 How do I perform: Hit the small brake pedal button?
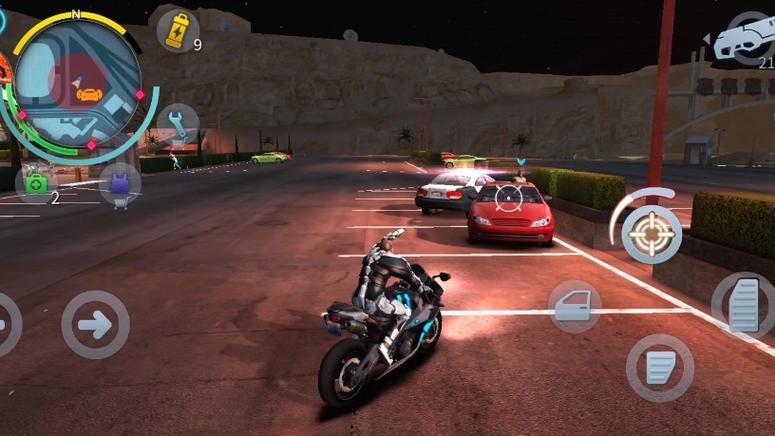tap(659, 367)
